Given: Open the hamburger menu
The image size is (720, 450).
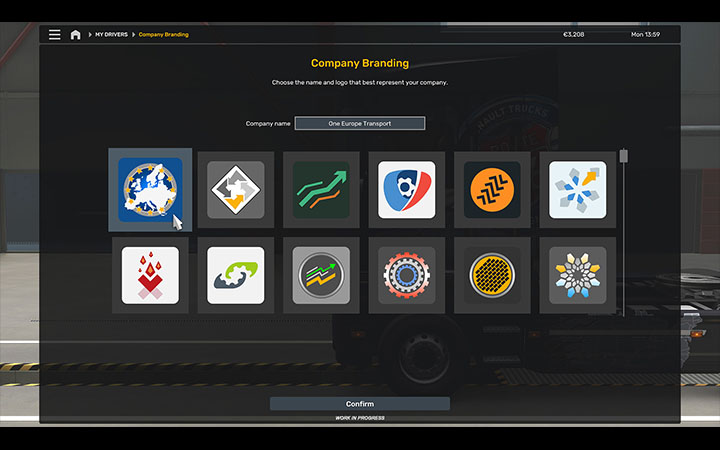Looking at the screenshot, I should 54,34.
